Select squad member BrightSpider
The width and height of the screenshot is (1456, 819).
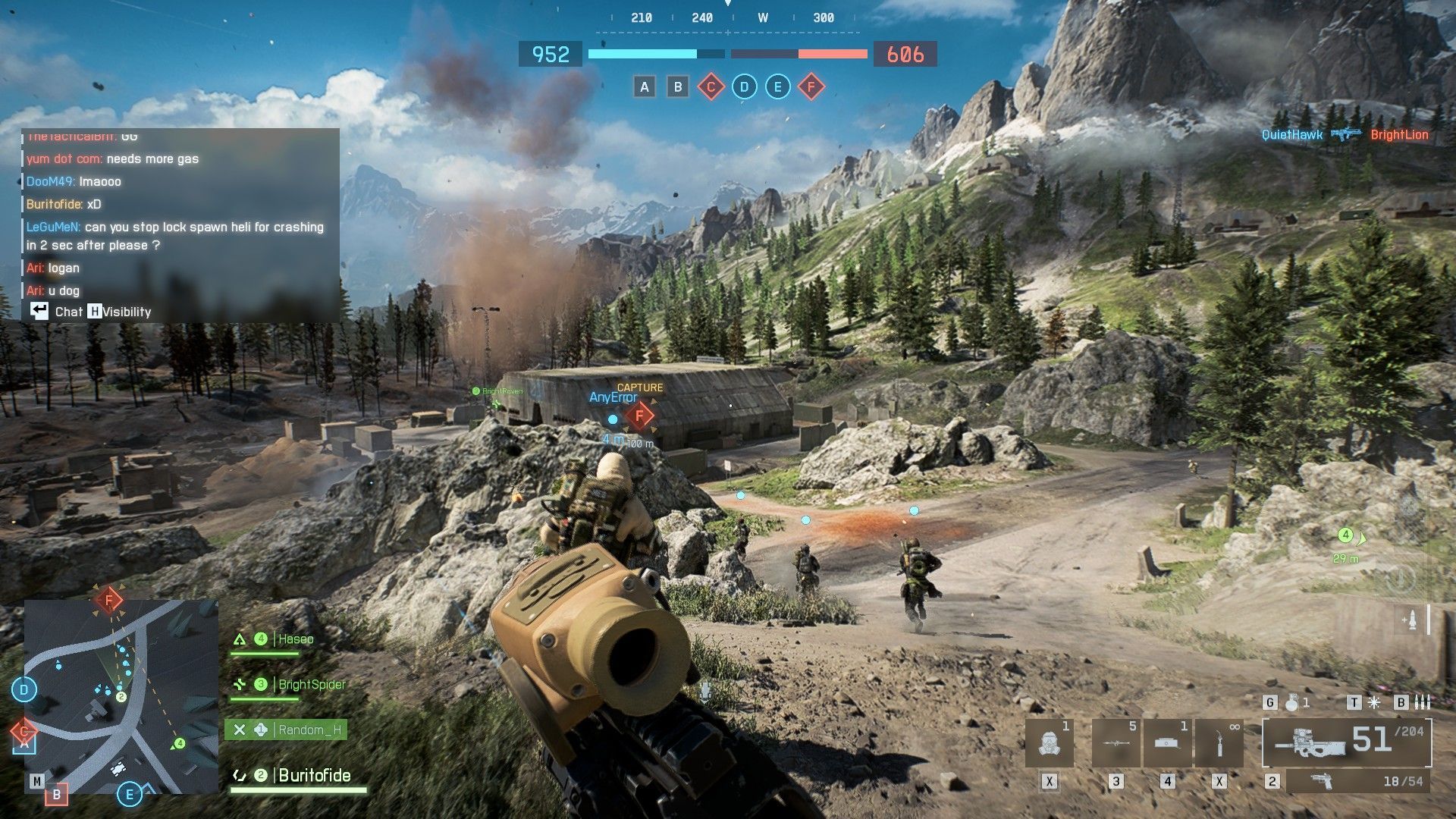(311, 684)
